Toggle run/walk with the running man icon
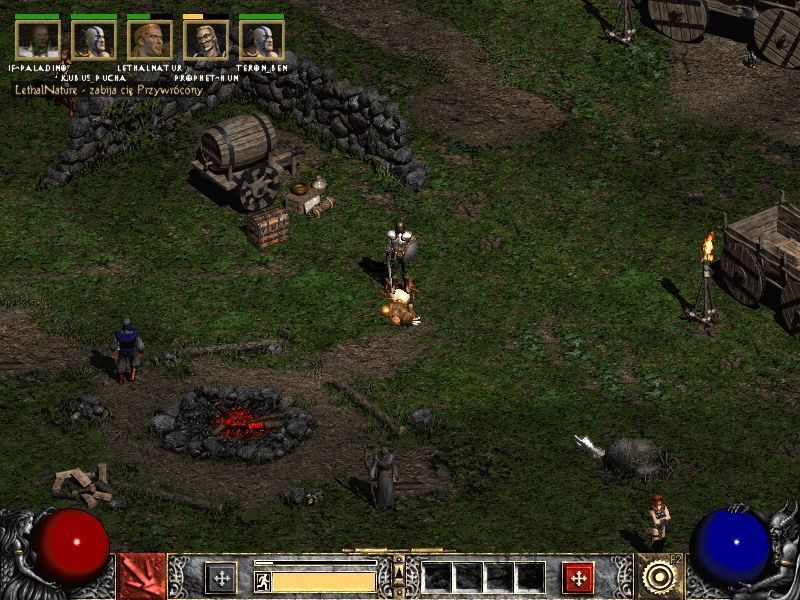The image size is (800, 600). 263,581
